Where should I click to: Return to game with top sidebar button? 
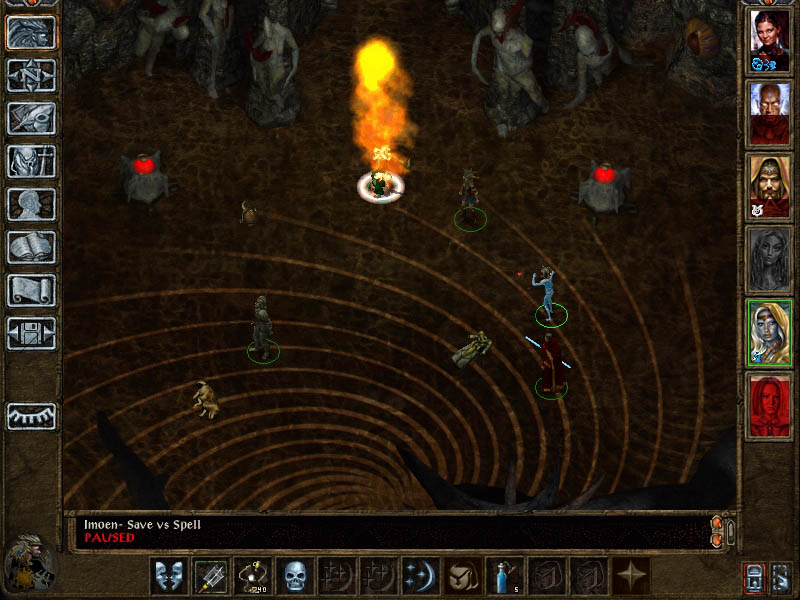click(31, 32)
